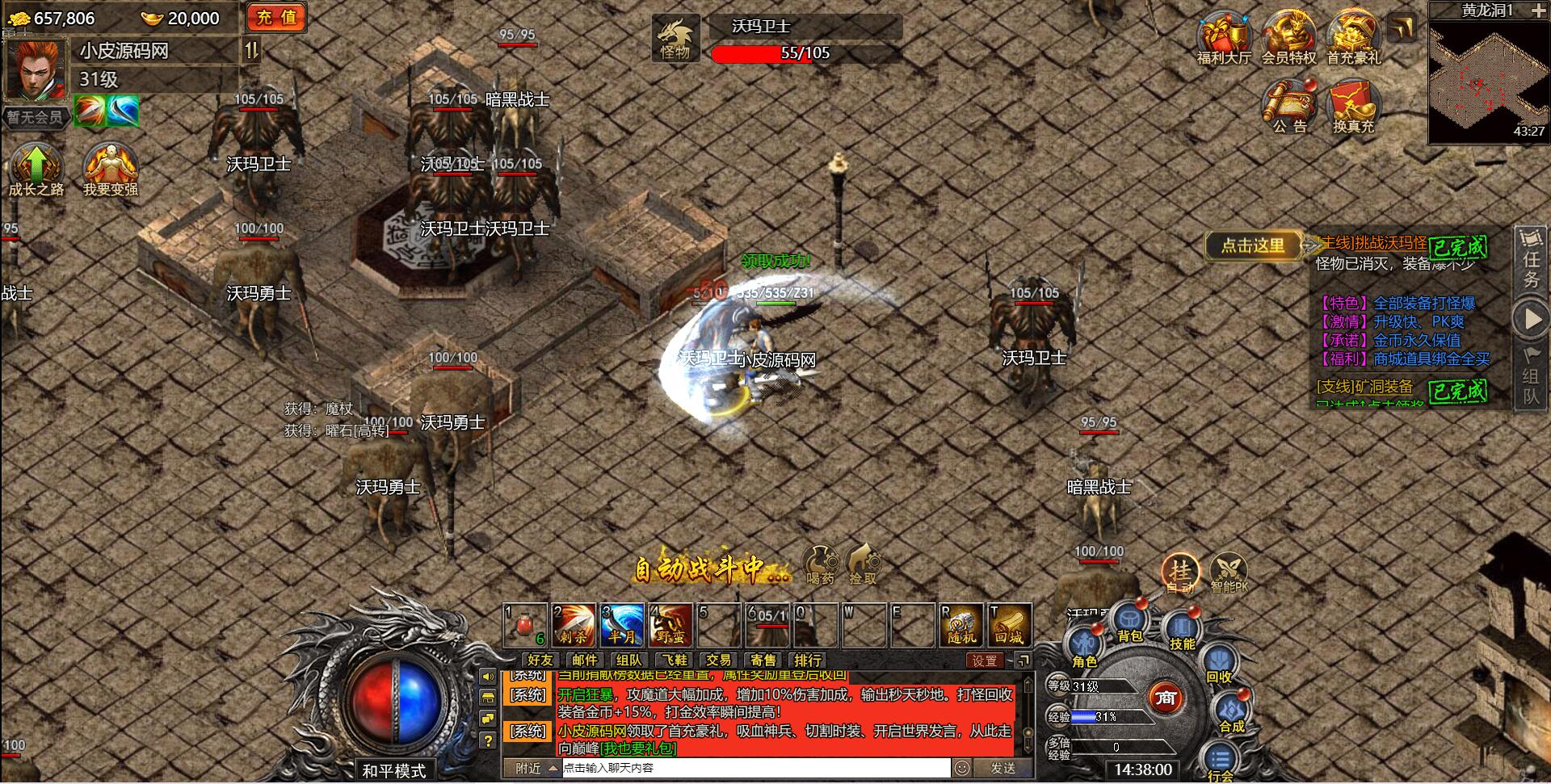Click the chat input field
The image size is (1551, 784).
[755, 768]
